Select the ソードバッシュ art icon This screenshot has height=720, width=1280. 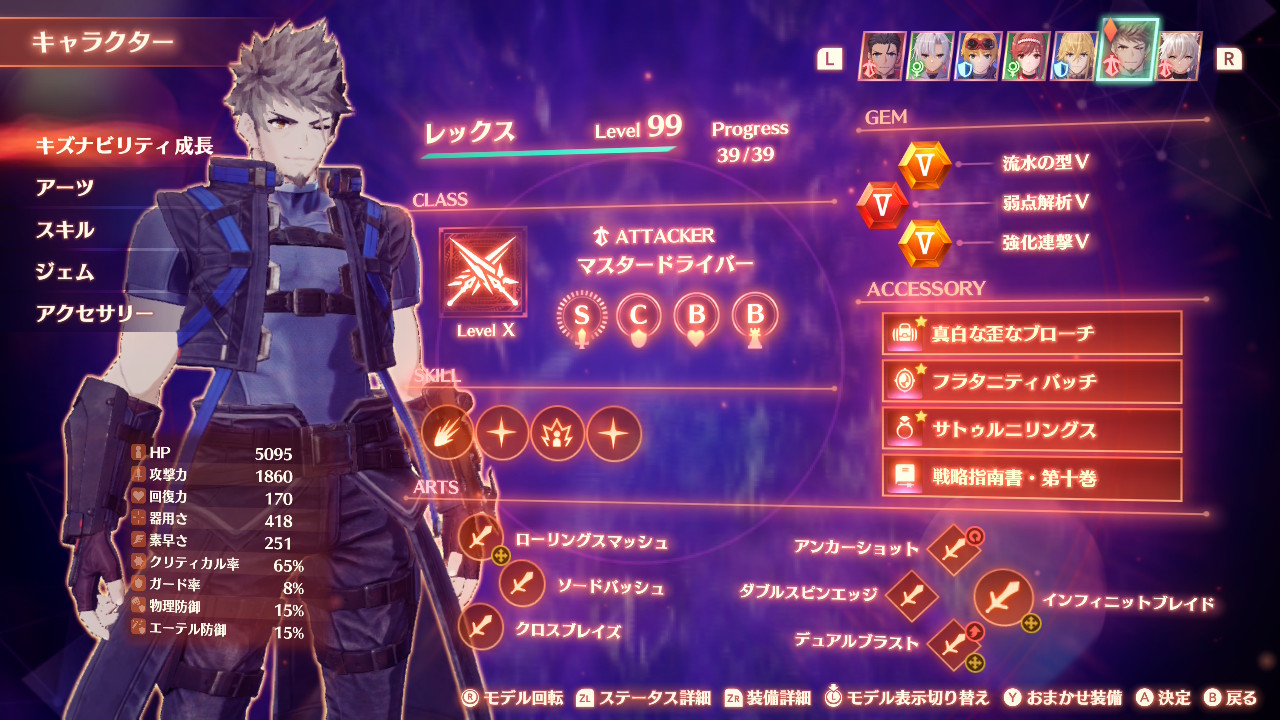click(x=521, y=583)
